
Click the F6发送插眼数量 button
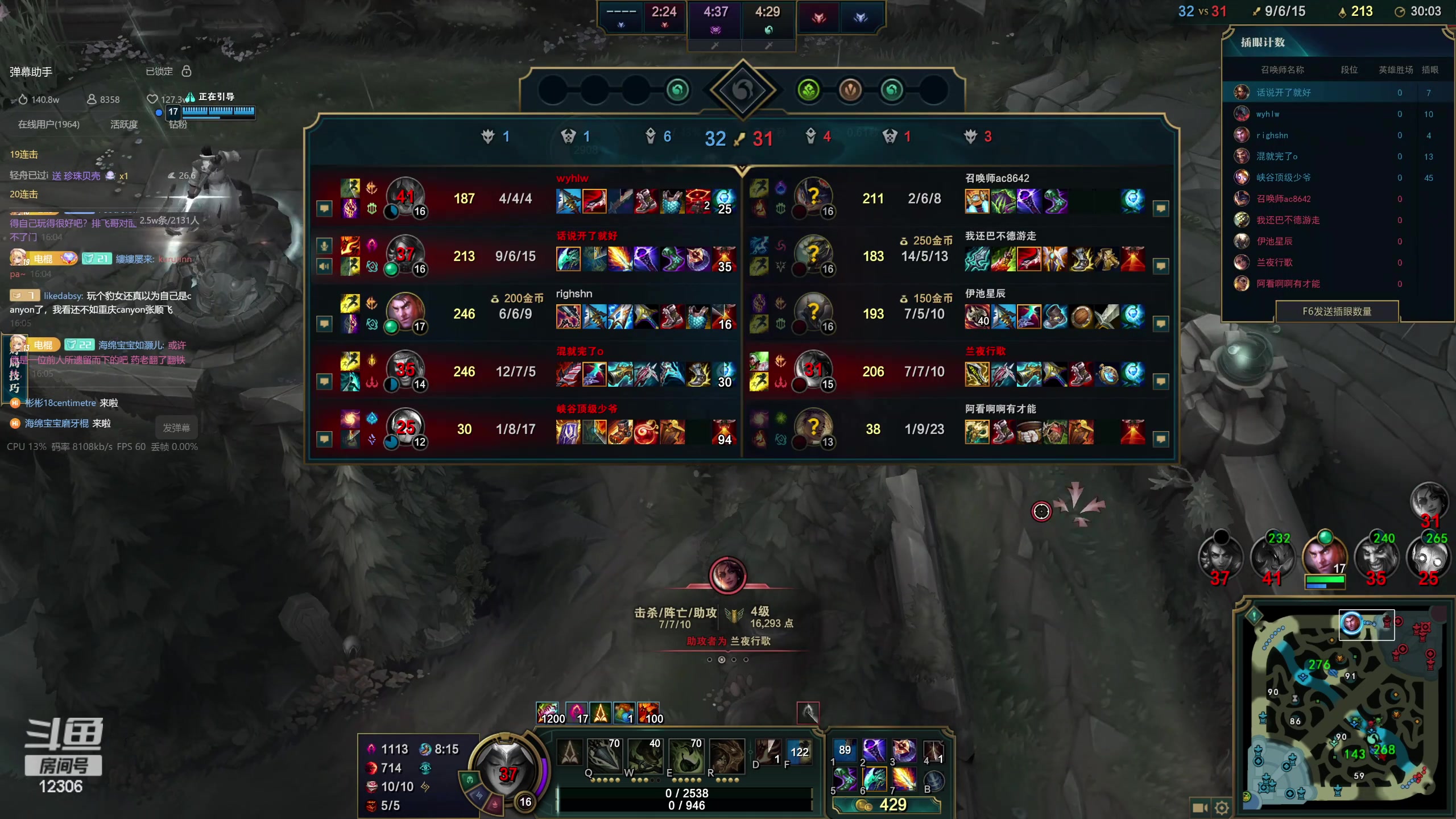1337,311
